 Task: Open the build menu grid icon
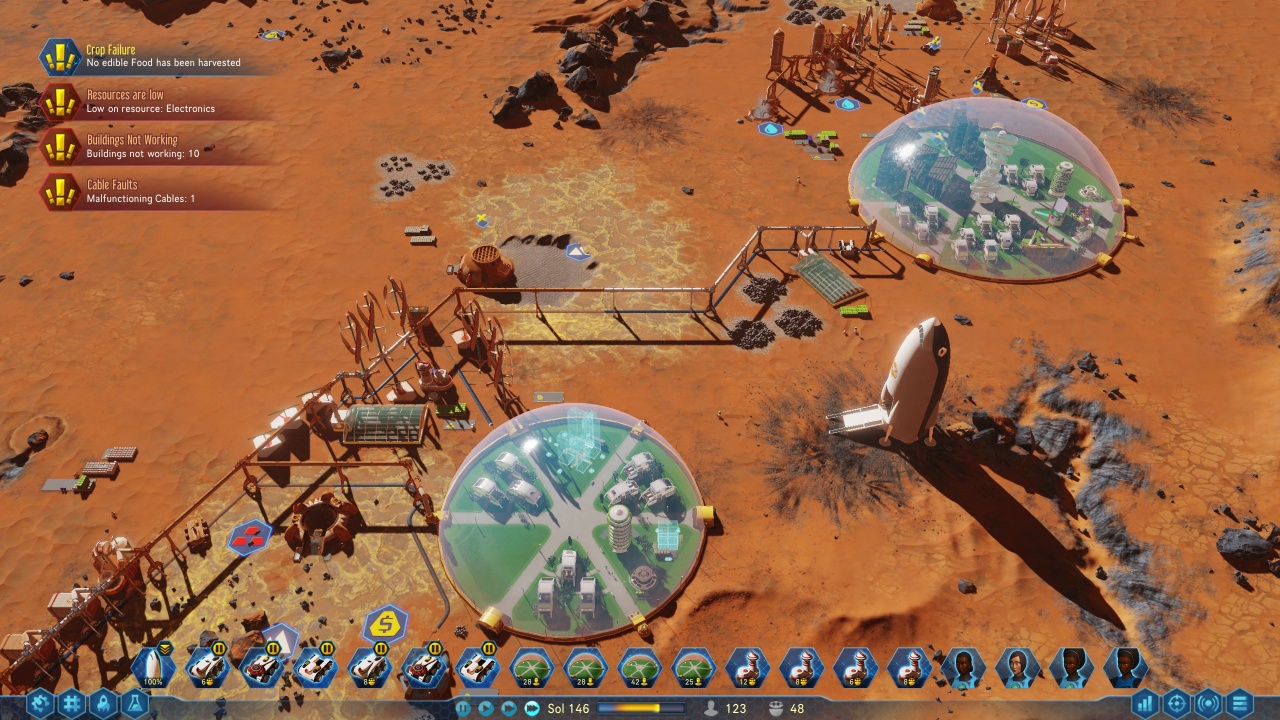coord(71,703)
